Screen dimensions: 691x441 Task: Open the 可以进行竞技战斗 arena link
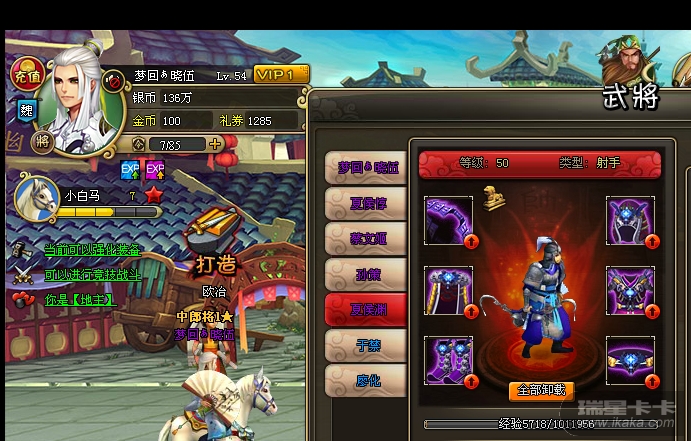tap(92, 274)
